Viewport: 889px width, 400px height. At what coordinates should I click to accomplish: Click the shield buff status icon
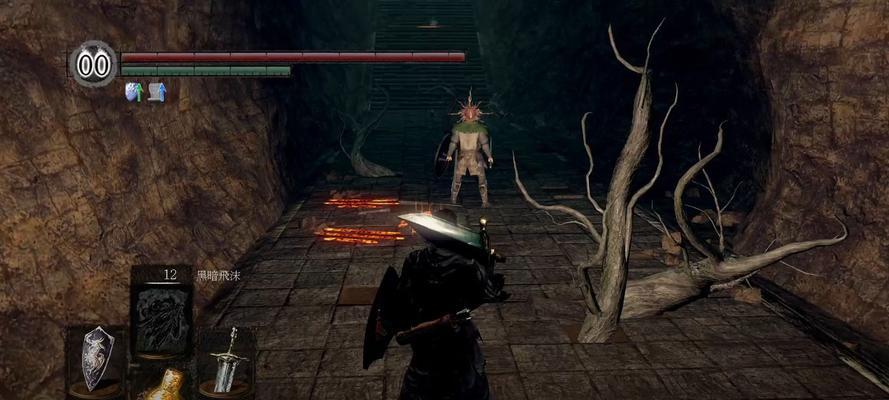(133, 92)
